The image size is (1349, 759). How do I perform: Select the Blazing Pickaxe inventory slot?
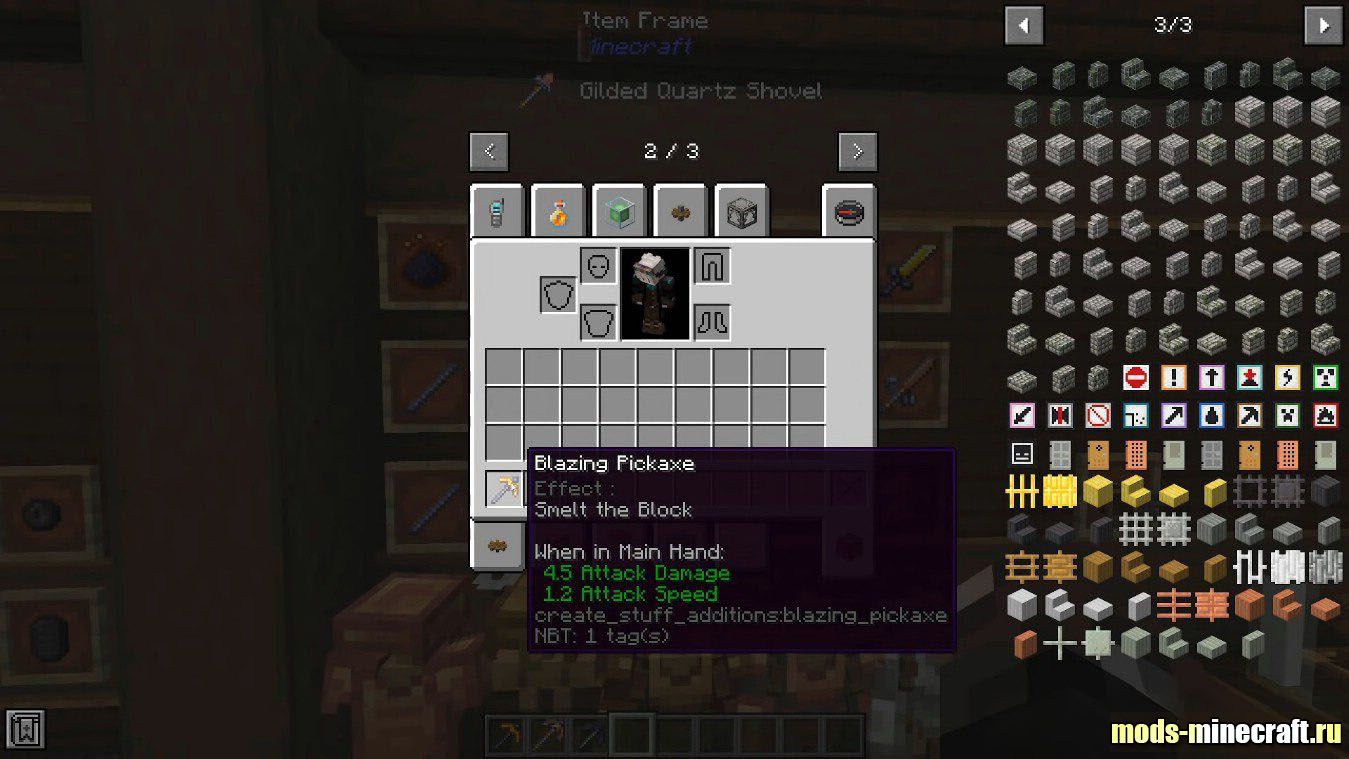[504, 489]
